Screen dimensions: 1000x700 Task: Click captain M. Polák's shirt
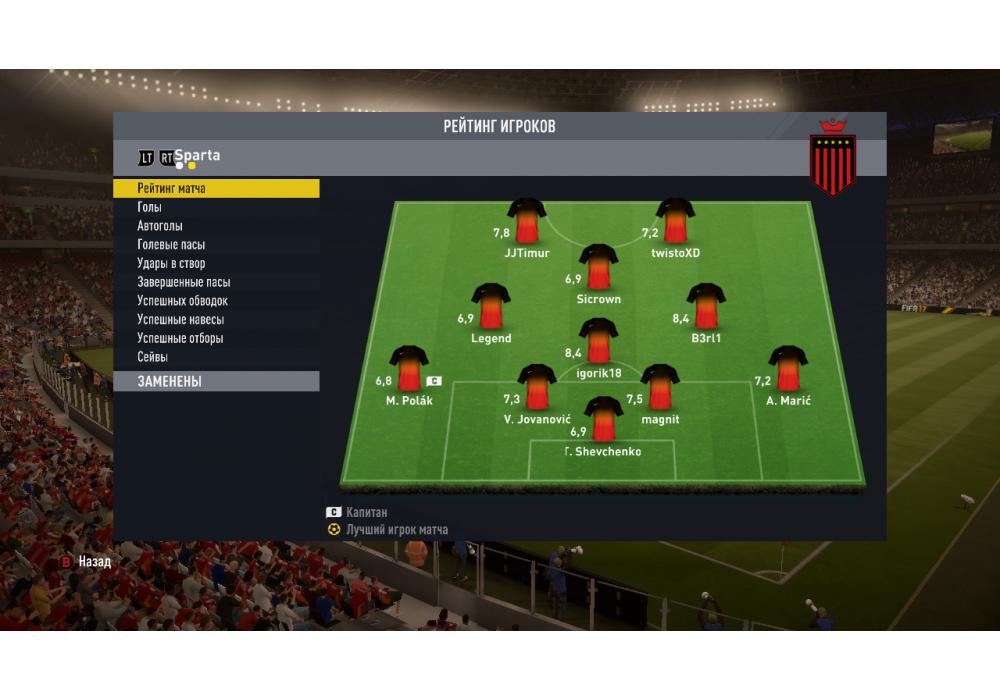pyautogui.click(x=409, y=369)
